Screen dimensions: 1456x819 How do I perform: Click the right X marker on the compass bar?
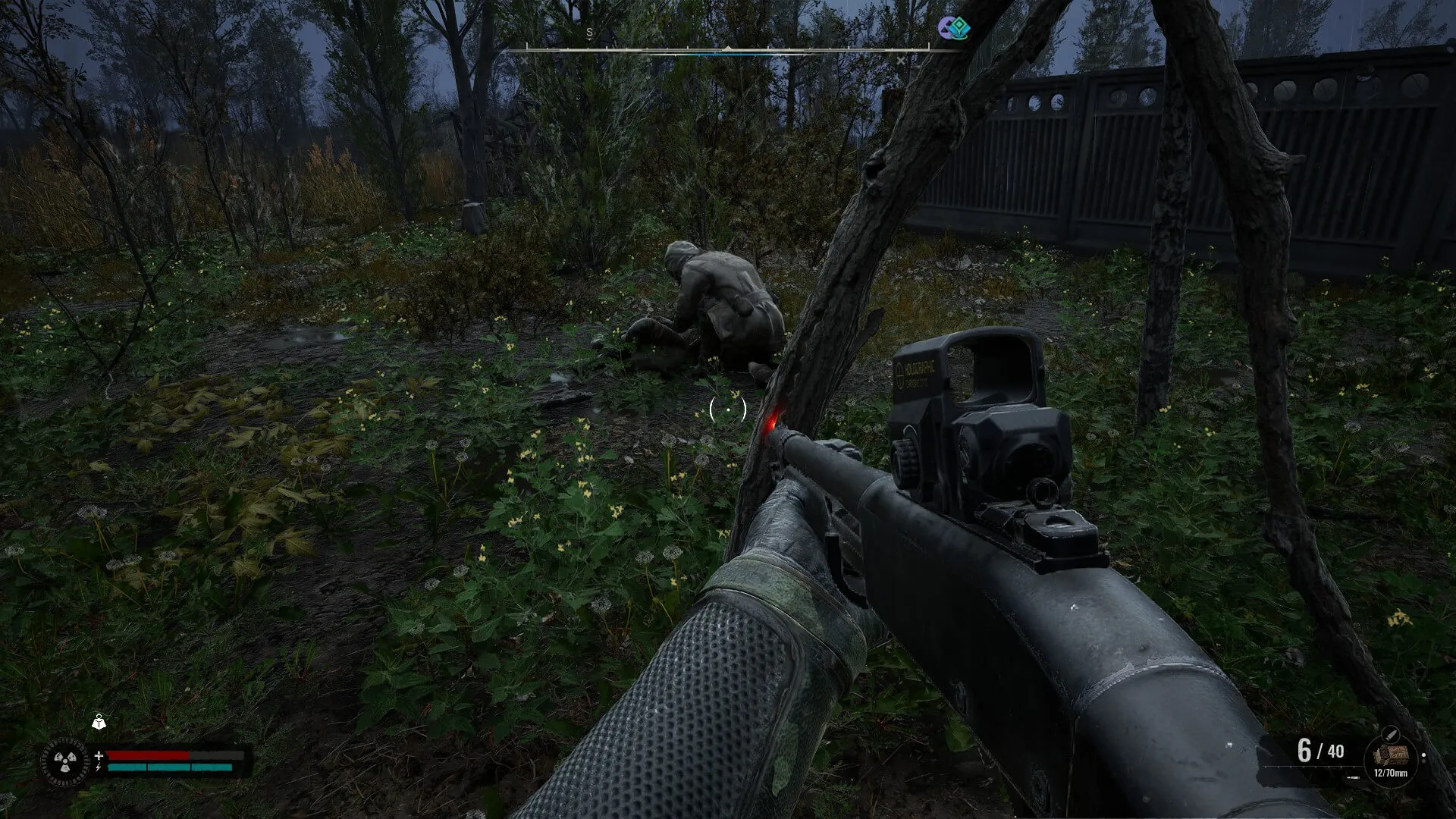[x=901, y=61]
